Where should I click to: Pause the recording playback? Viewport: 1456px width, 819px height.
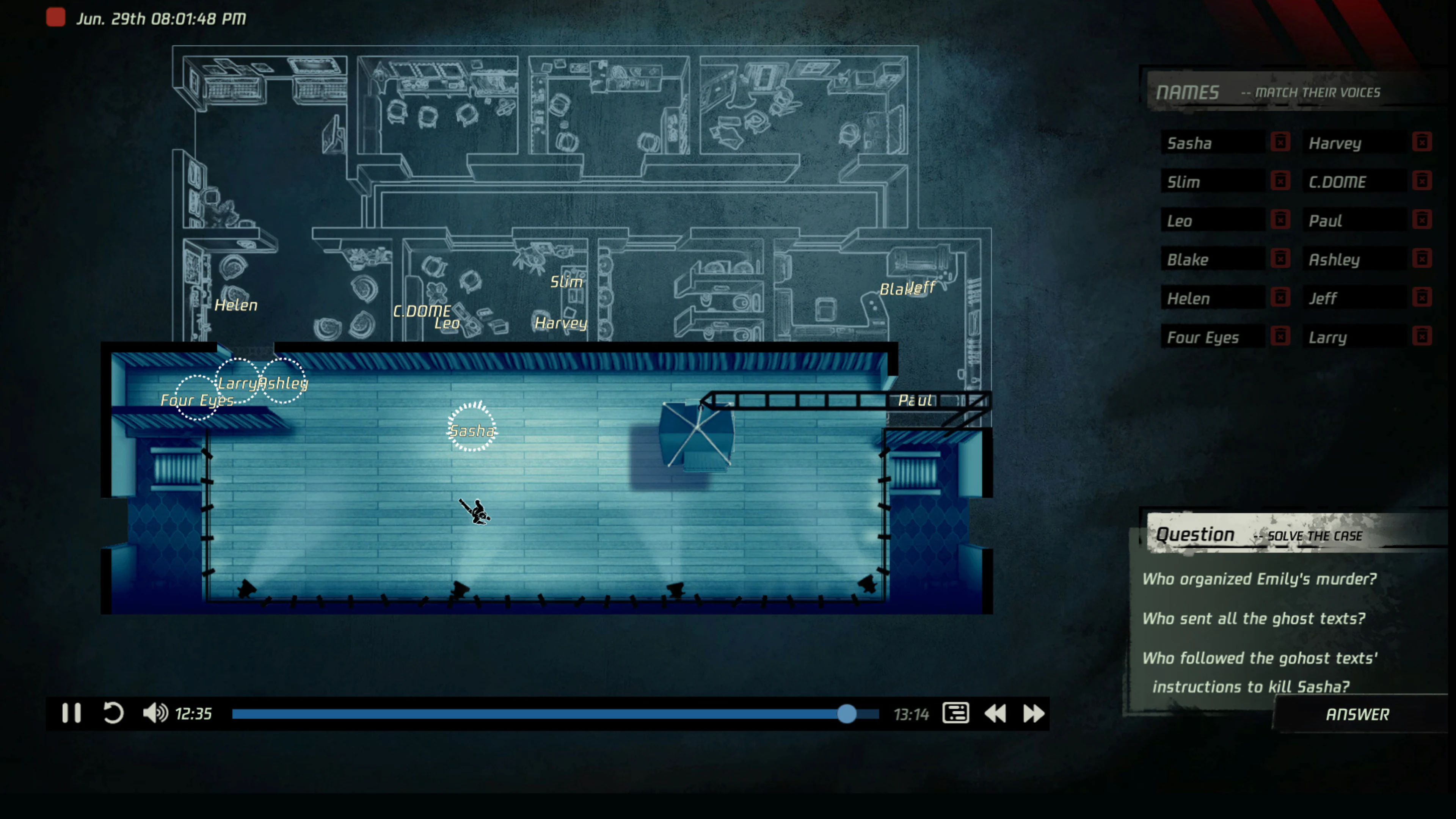(x=72, y=714)
